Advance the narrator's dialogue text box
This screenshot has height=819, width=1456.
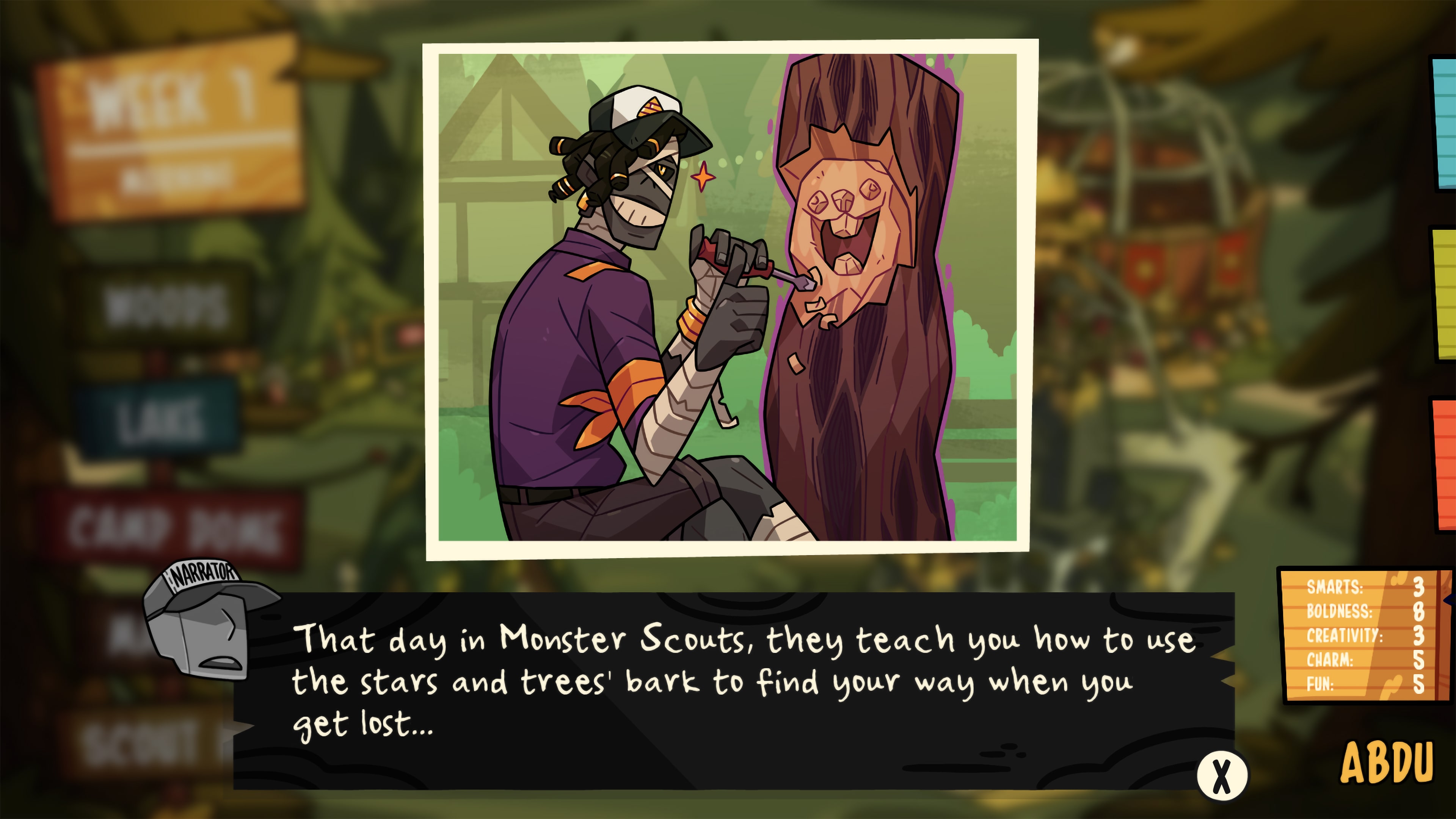(1221, 775)
